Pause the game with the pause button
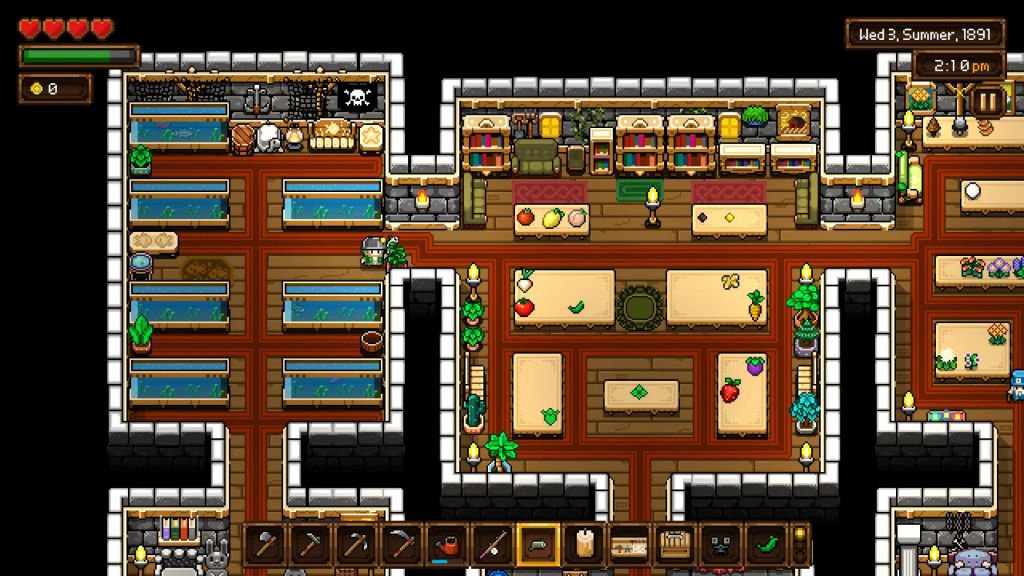 987,101
